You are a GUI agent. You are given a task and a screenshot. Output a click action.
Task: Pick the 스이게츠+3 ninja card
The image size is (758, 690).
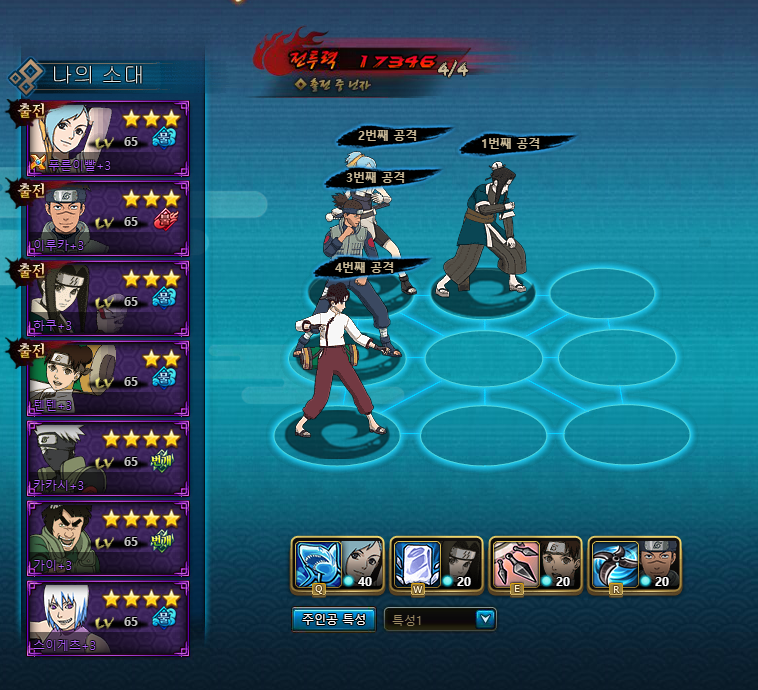tap(108, 618)
